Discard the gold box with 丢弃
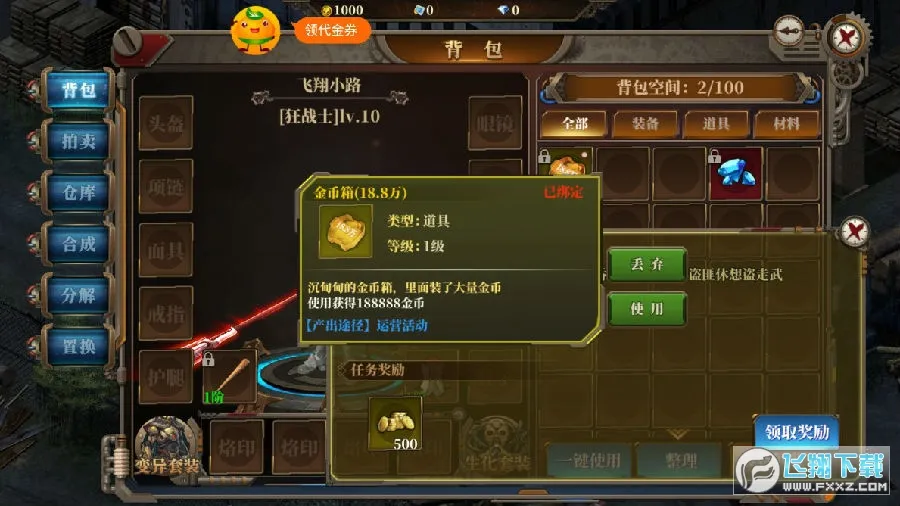The width and height of the screenshot is (900, 506). (x=647, y=265)
